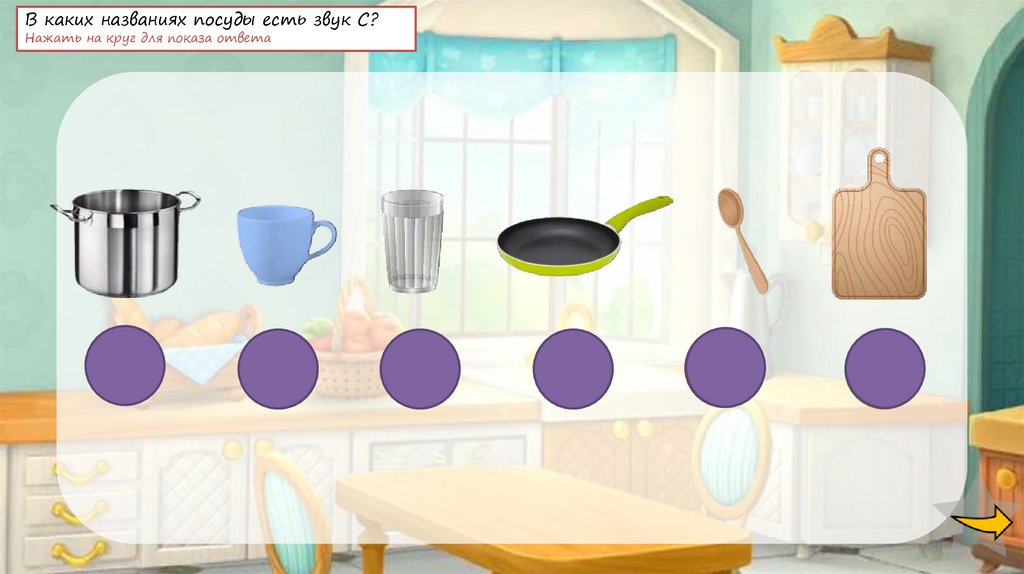1024x574 pixels.
Task: Tap the purple circle under the wooden spoon
Action: pyautogui.click(x=725, y=368)
